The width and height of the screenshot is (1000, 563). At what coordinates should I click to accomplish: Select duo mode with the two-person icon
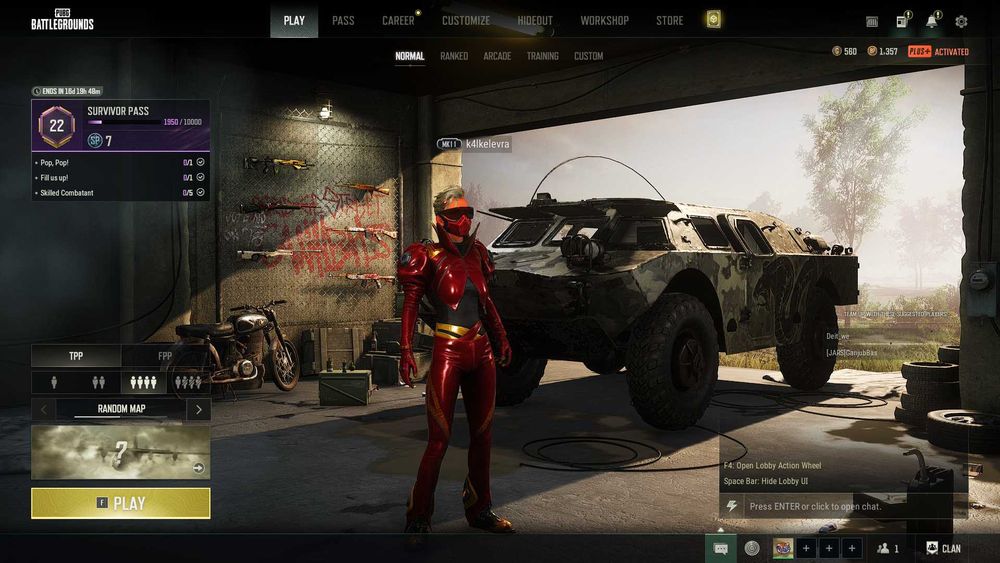98,382
